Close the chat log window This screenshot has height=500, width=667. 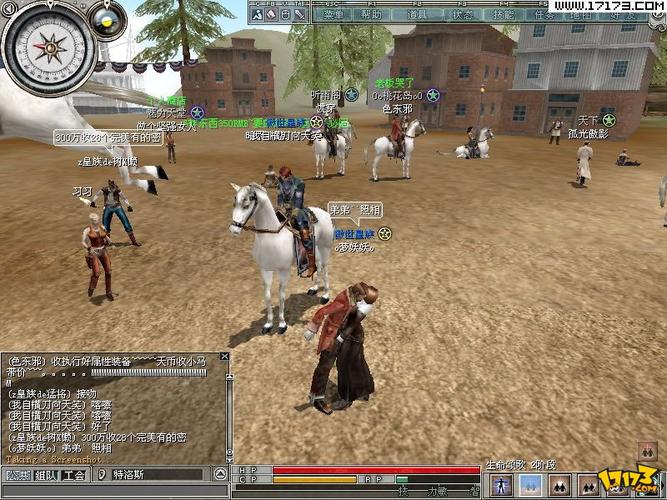(224, 356)
